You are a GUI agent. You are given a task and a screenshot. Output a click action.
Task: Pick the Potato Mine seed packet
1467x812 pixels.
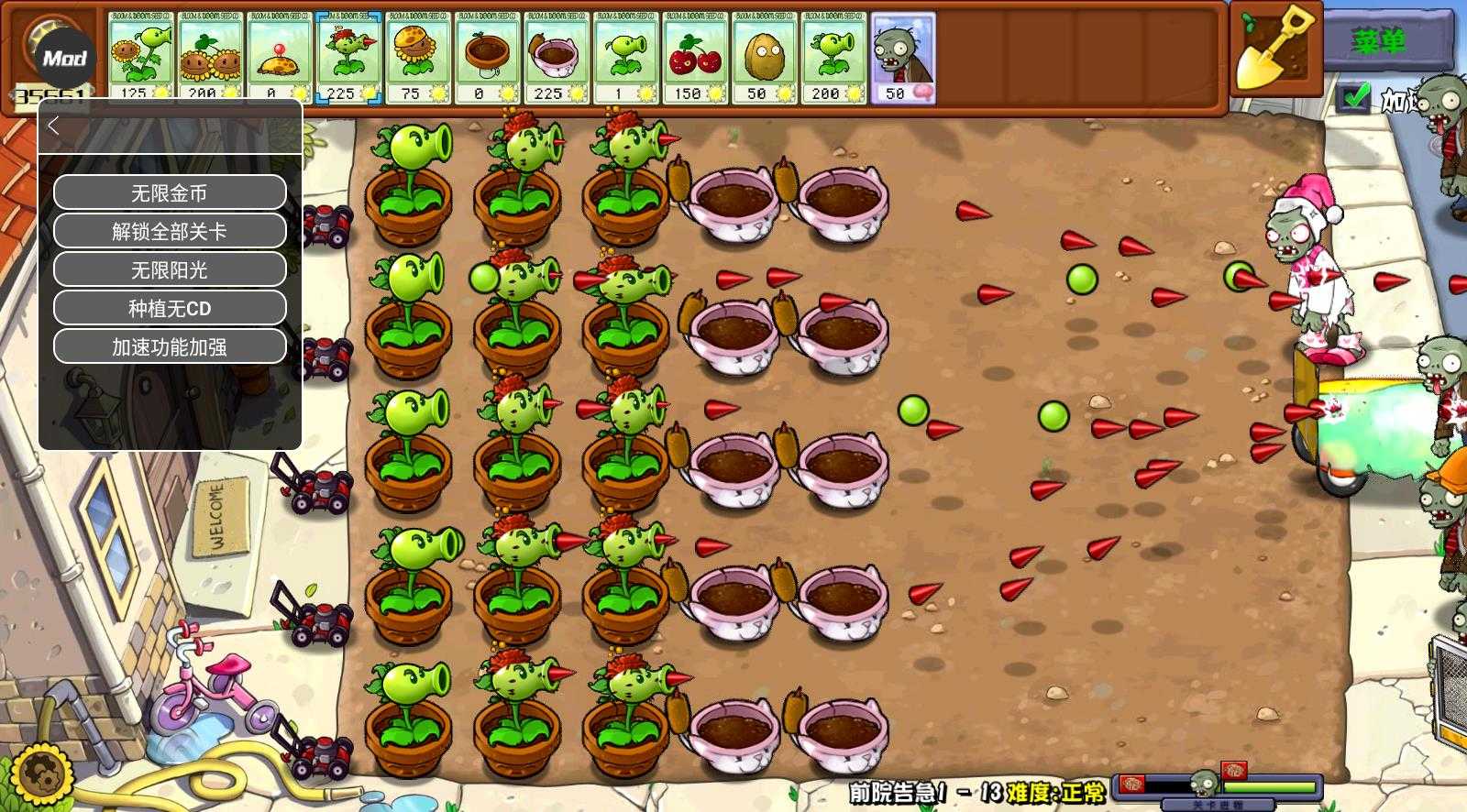pyautogui.click(x=279, y=57)
